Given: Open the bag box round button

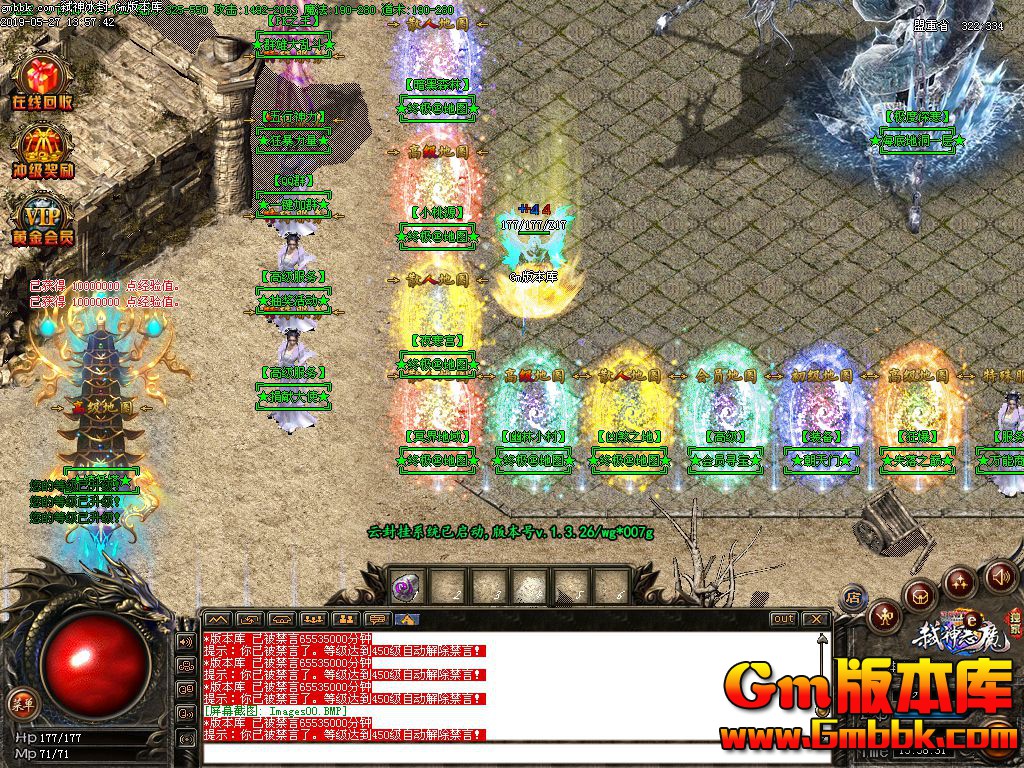Looking at the screenshot, I should (920, 594).
